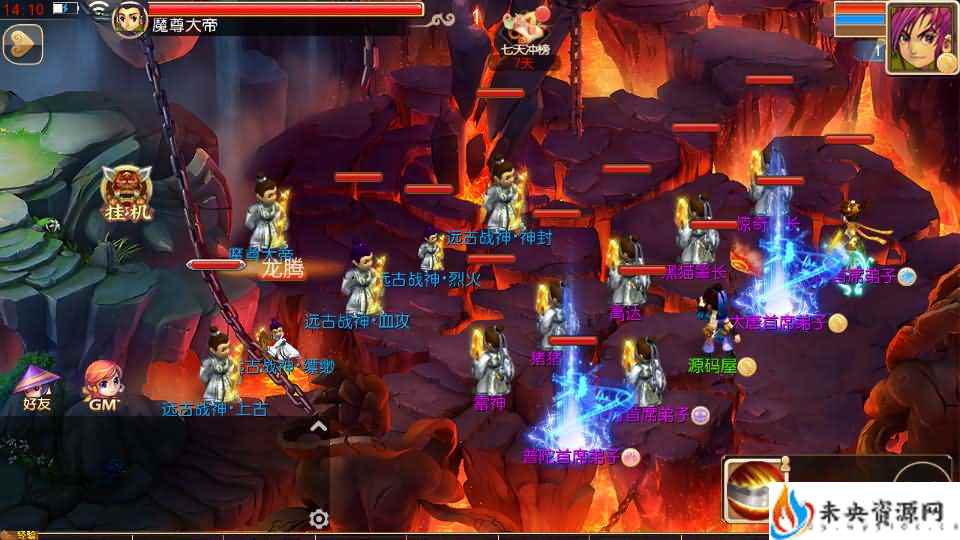The image size is (960, 540).
Task: Expand the chat panel with the up arrow
Action: click(318, 427)
